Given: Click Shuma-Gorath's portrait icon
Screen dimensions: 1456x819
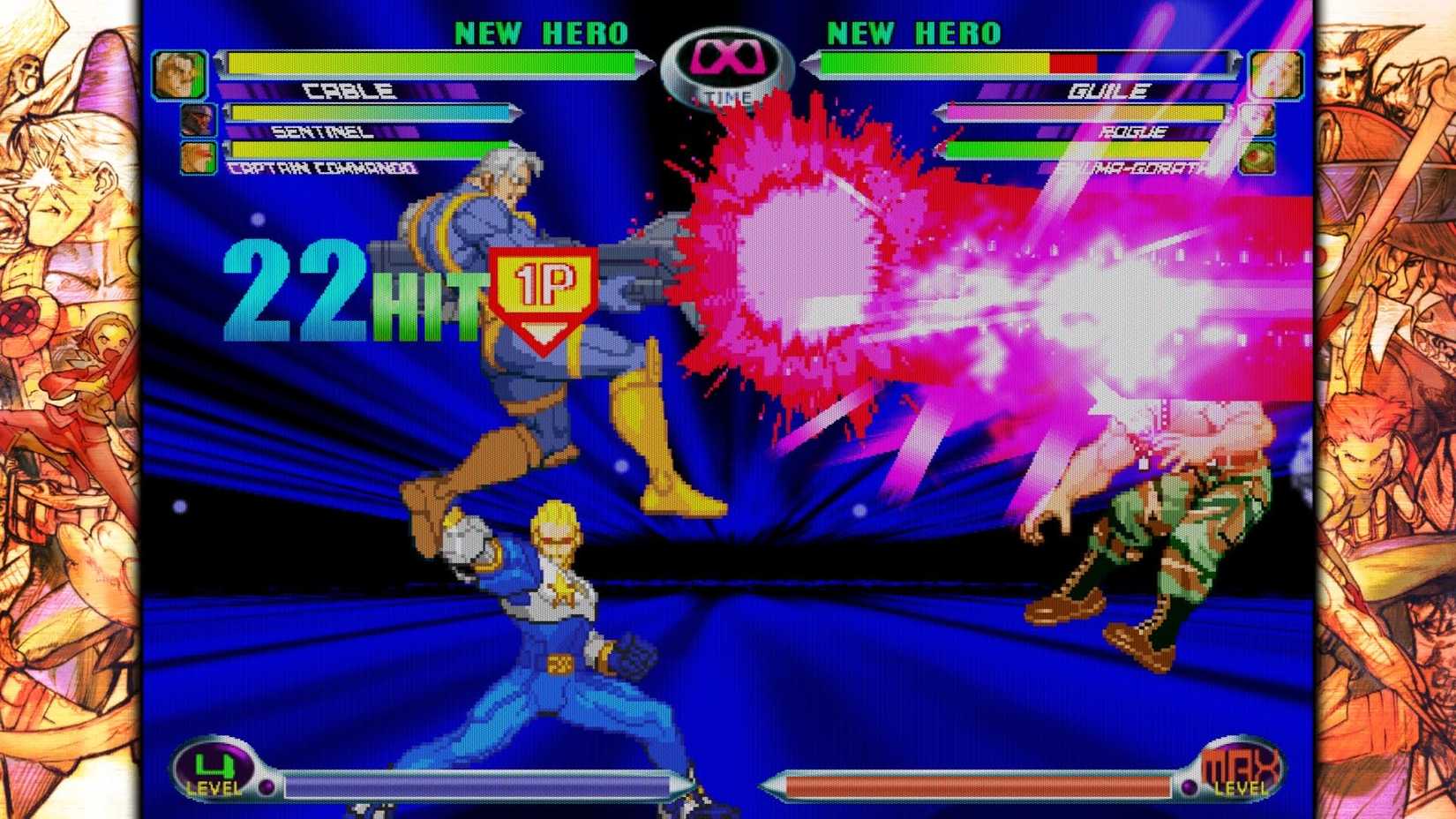Looking at the screenshot, I should click(1257, 156).
